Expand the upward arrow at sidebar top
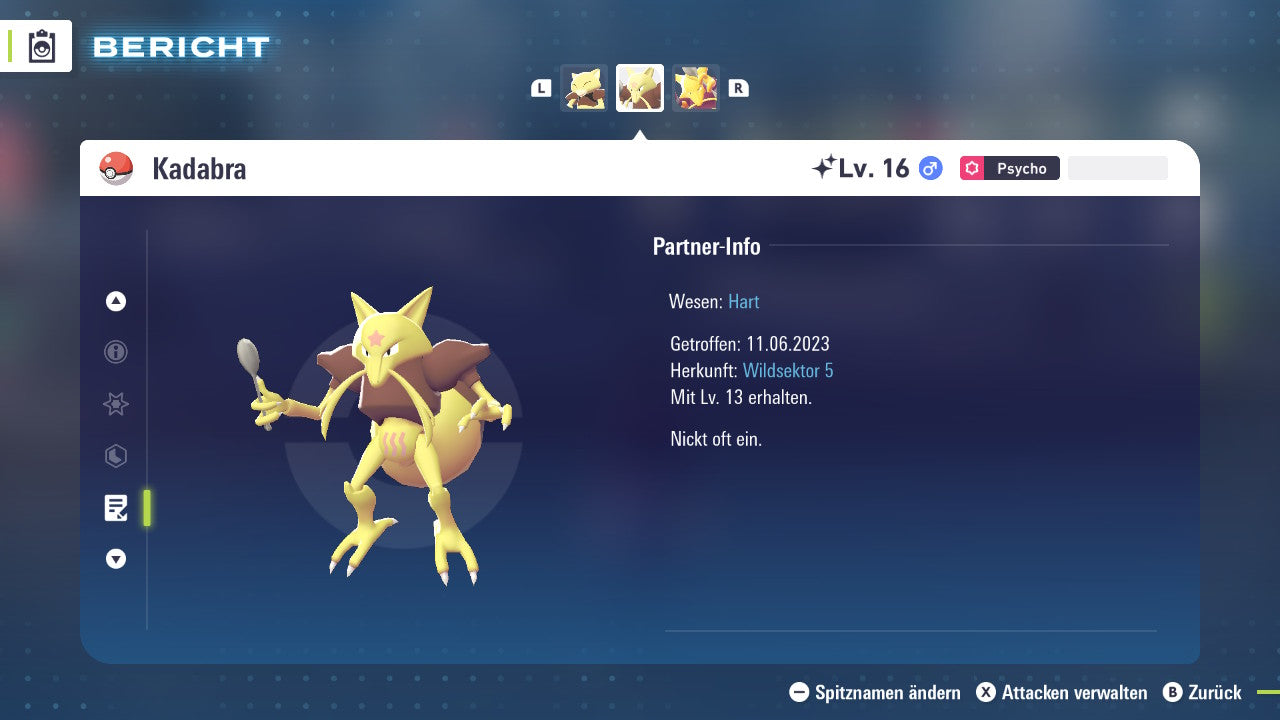Screen dimensions: 1280x720 coord(115,301)
